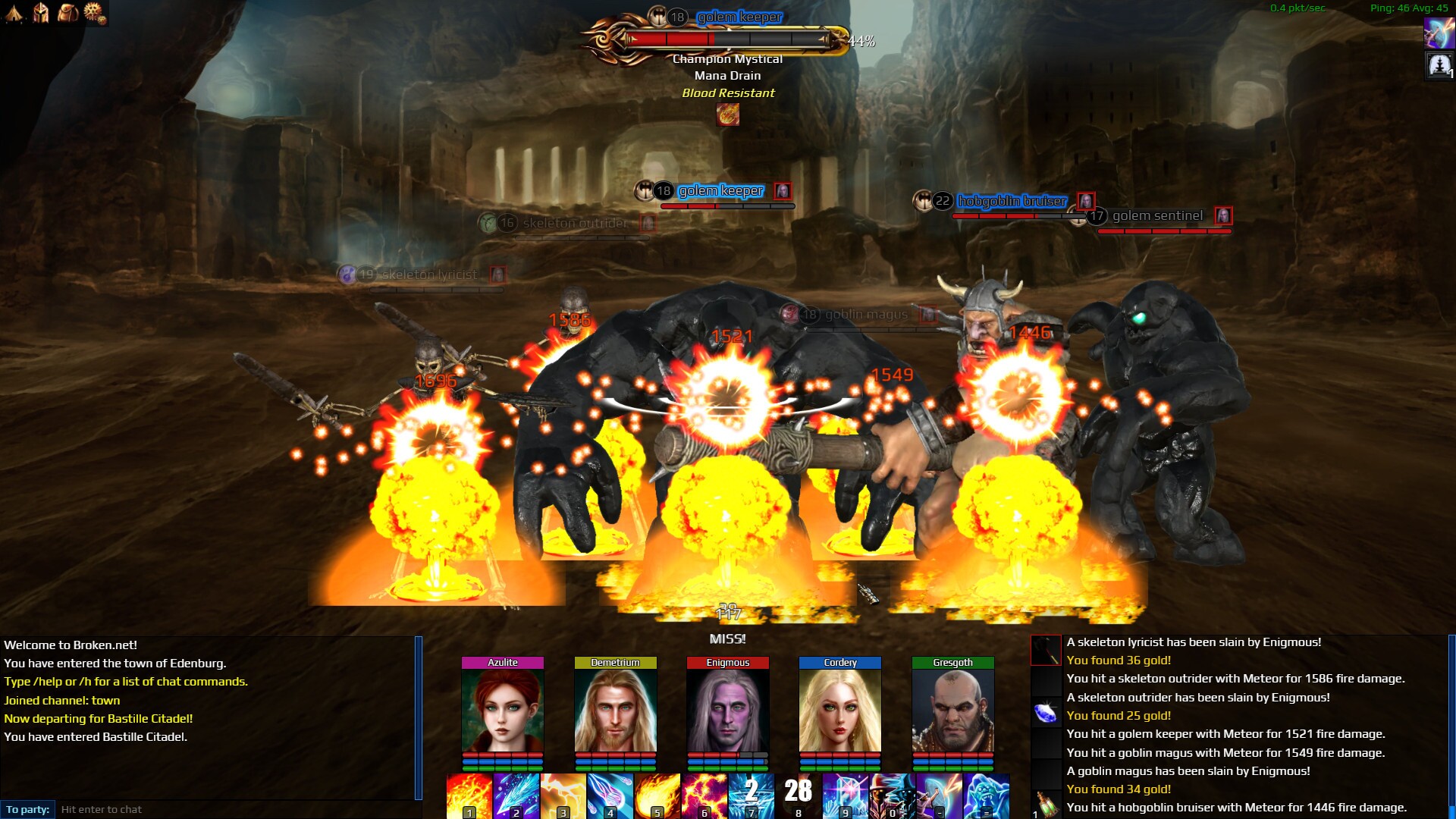Select Cordery's party portrait
The height and width of the screenshot is (819, 1456).
pos(840,711)
